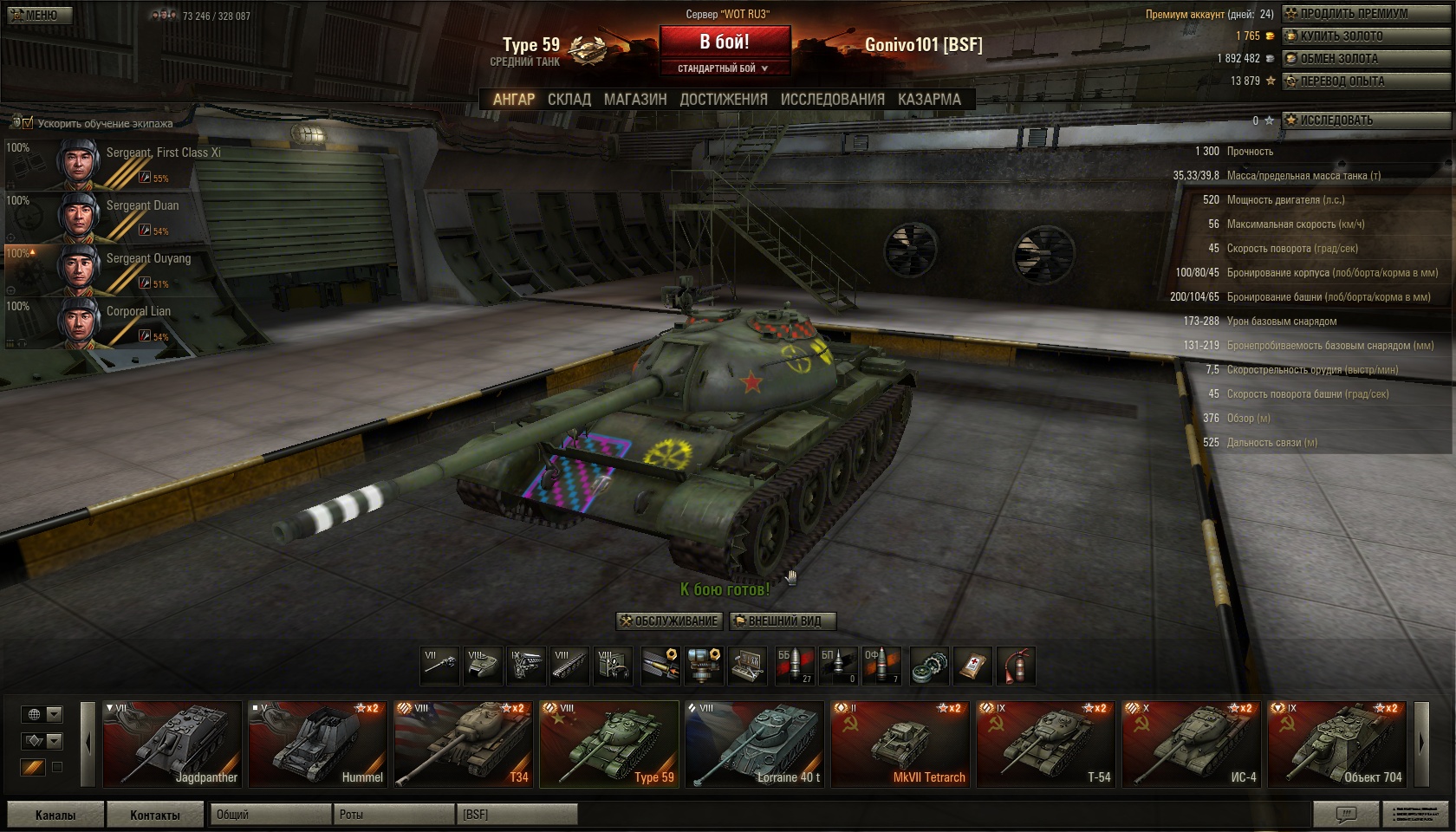The image size is (1456, 832).
Task: Open ВНЕШНИЙ ВИД appearance button
Action: [783, 621]
